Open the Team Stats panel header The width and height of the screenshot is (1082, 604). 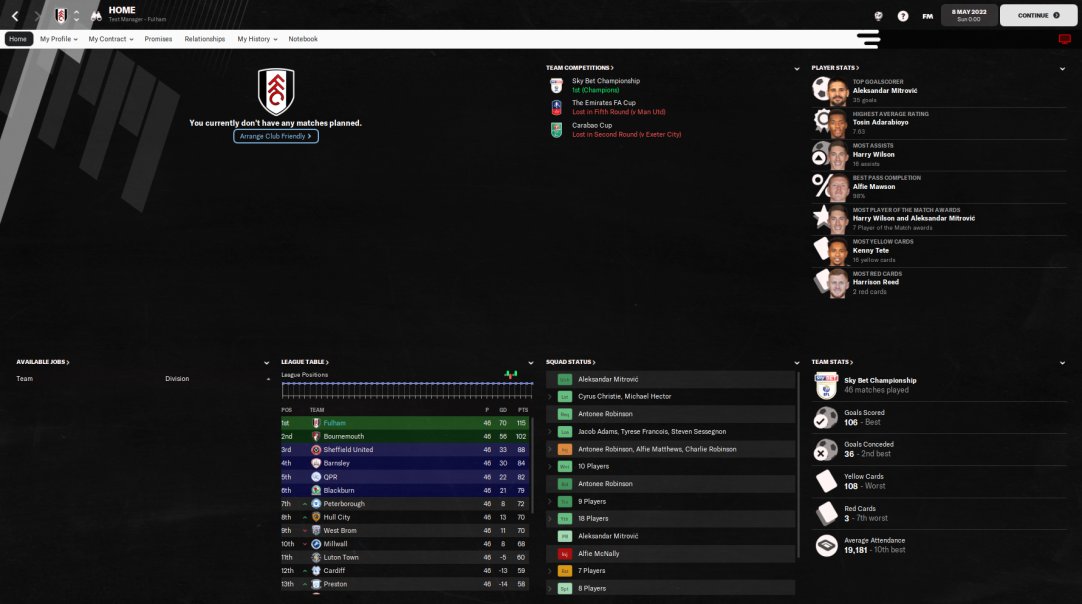coord(832,362)
